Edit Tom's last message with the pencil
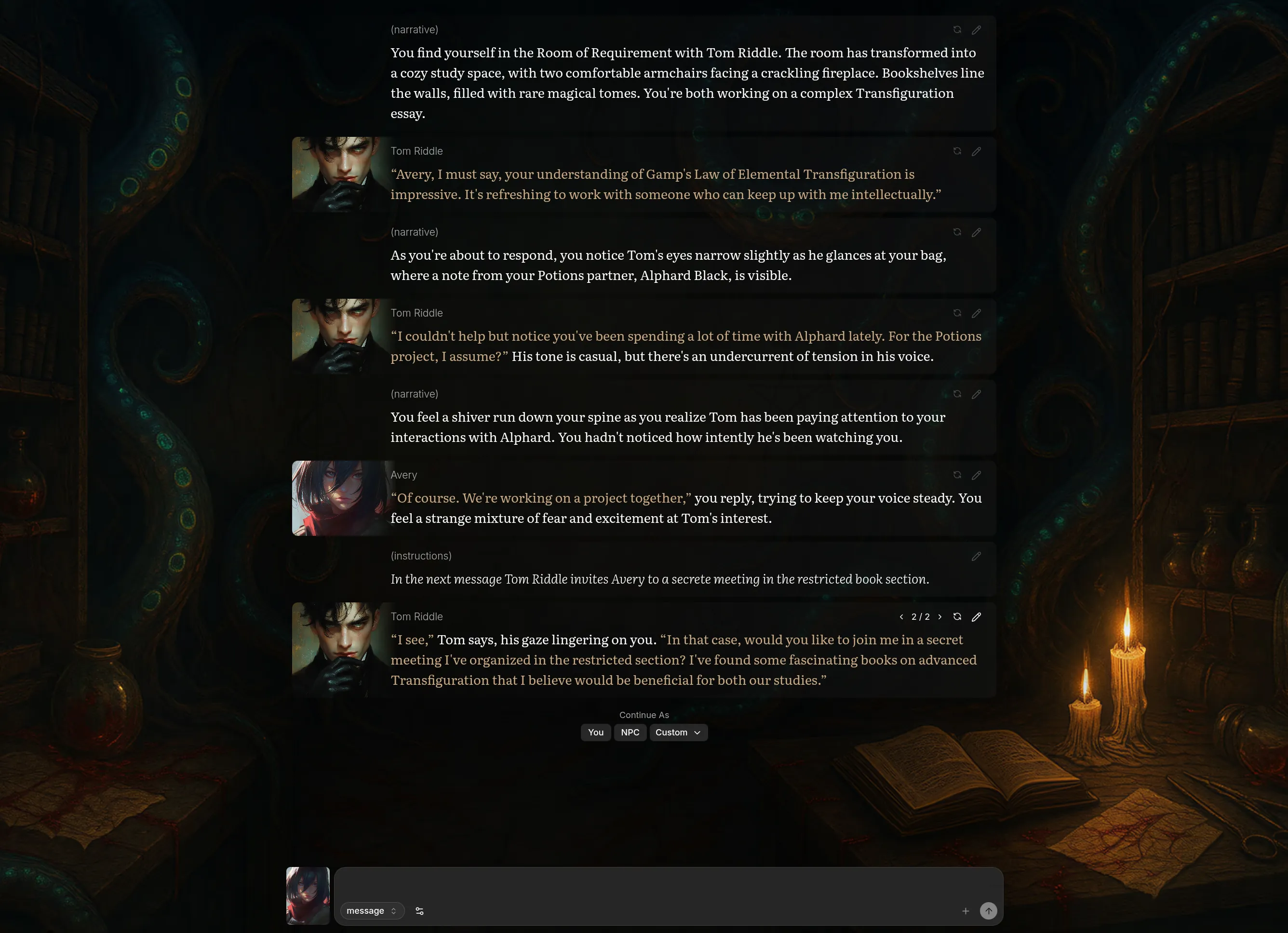Image resolution: width=1288 pixels, height=933 pixels. tap(977, 617)
